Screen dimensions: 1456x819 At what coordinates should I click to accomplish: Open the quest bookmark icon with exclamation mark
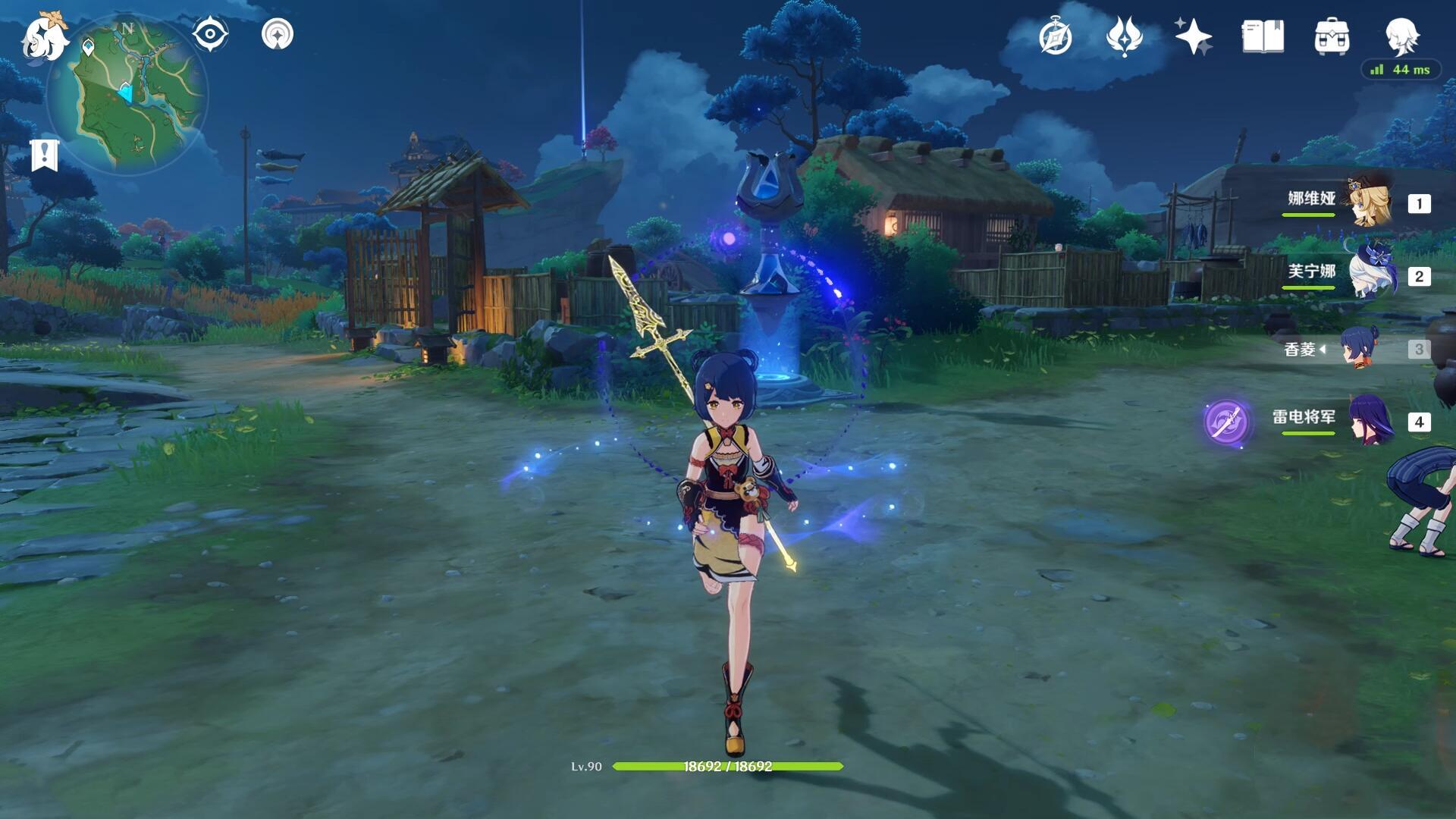pos(45,155)
